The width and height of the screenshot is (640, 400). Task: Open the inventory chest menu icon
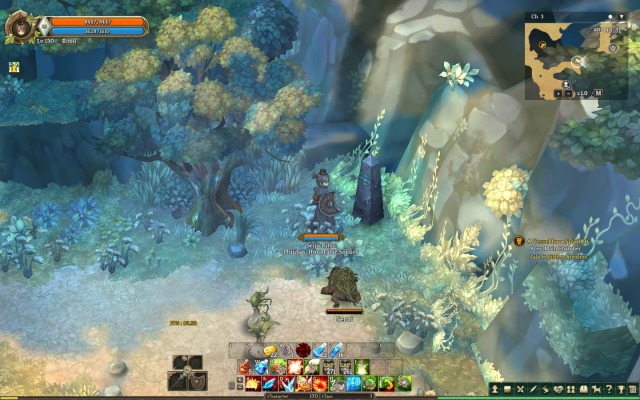pos(508,389)
